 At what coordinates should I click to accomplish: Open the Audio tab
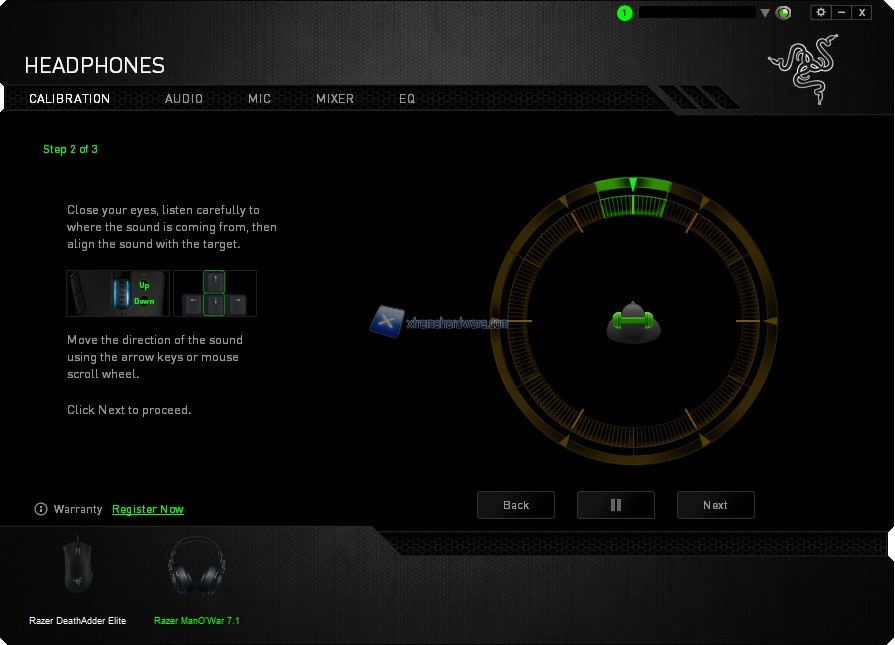[184, 99]
